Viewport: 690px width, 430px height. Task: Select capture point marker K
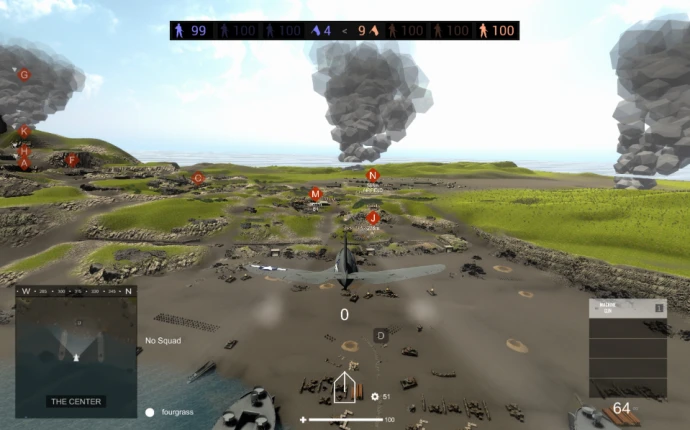[25, 132]
